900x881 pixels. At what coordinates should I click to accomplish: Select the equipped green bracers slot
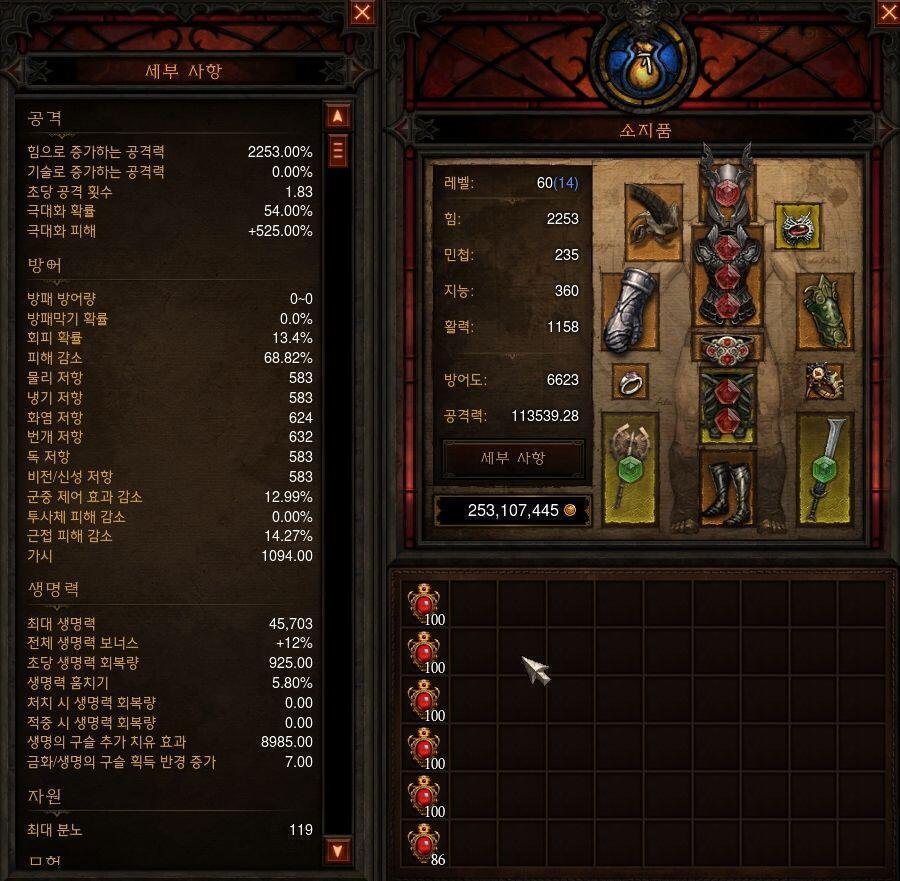(824, 311)
